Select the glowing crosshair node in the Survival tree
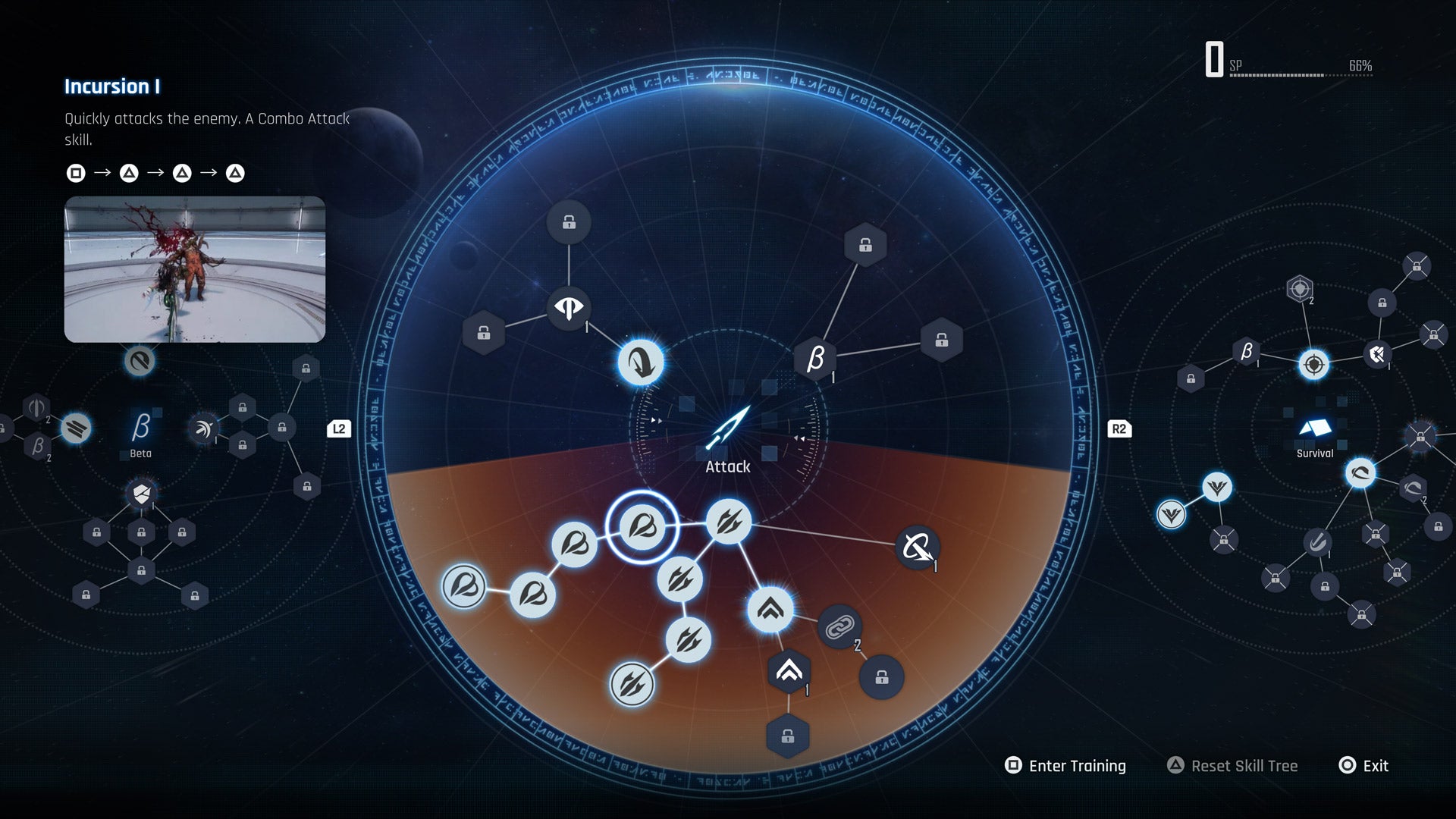 click(x=1315, y=363)
